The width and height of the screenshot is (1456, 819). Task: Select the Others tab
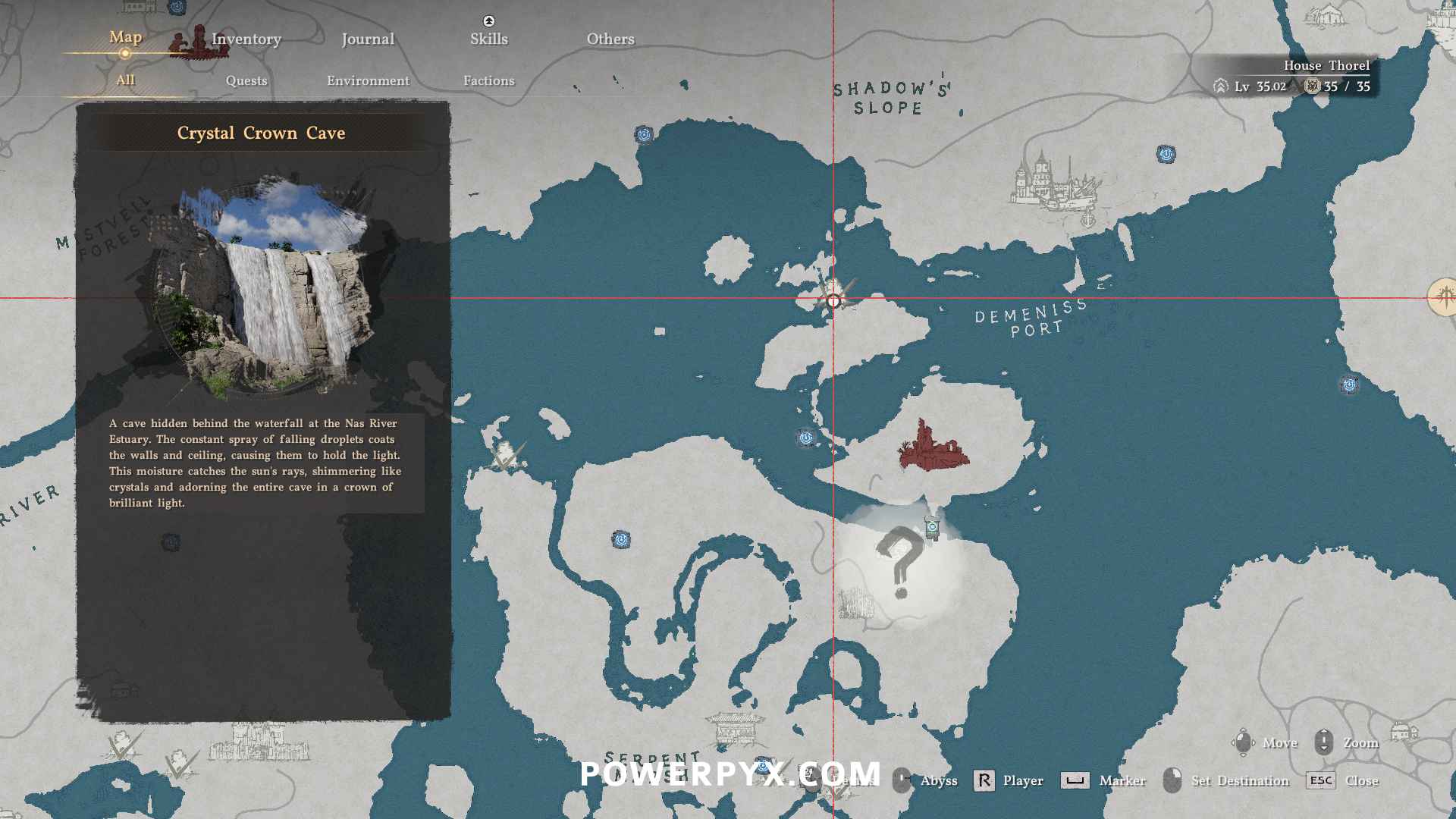click(610, 39)
